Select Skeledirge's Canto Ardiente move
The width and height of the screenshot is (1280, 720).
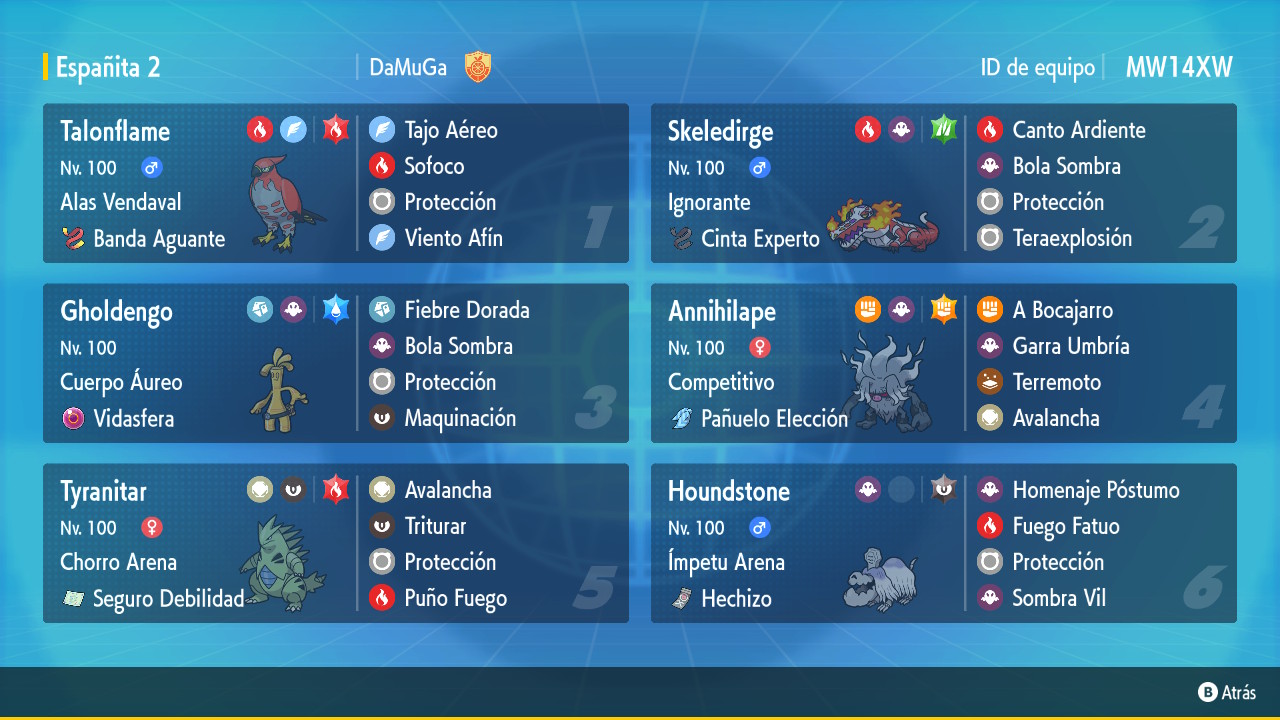(1078, 130)
